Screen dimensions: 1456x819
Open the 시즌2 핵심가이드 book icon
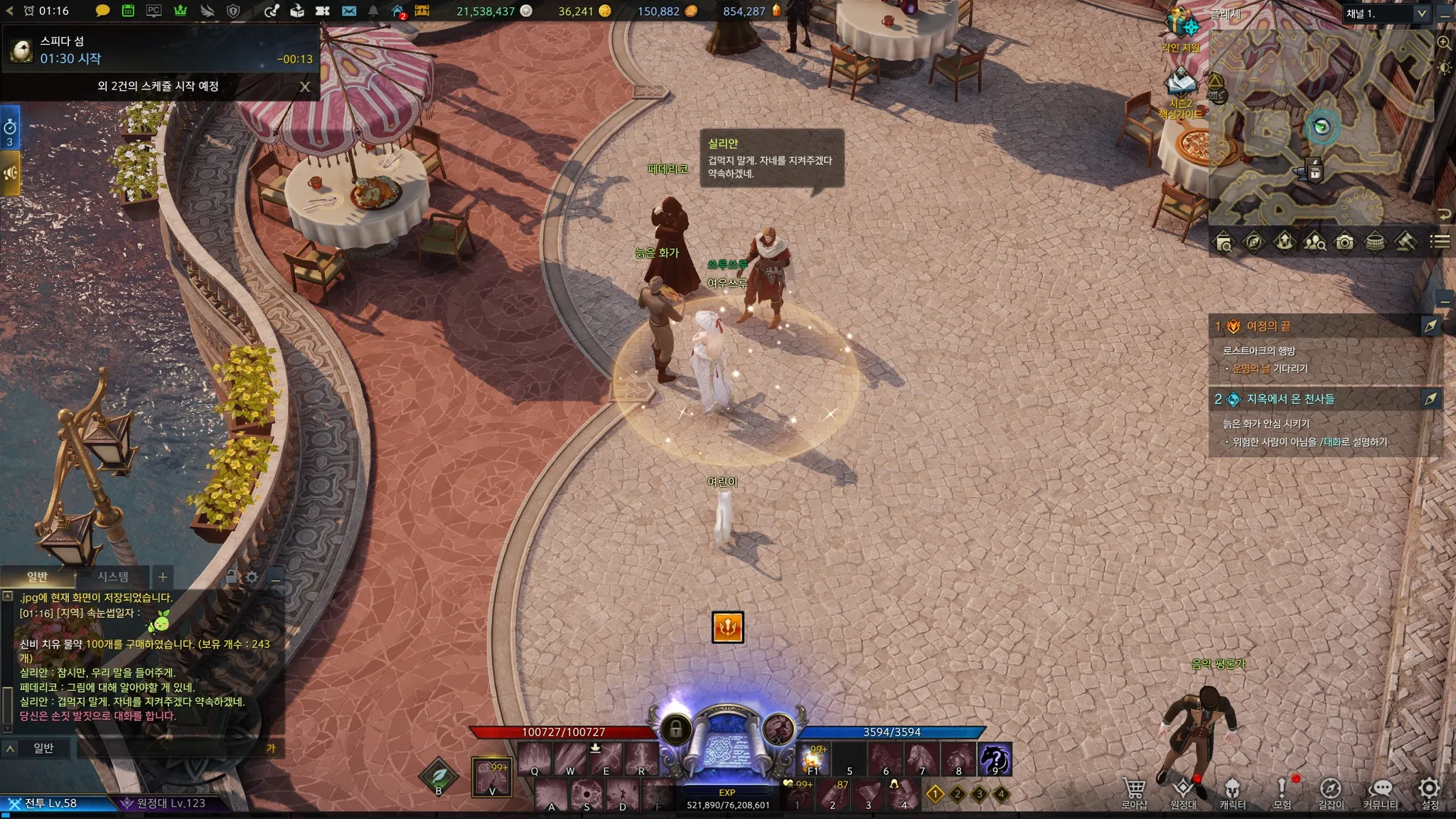click(1181, 85)
